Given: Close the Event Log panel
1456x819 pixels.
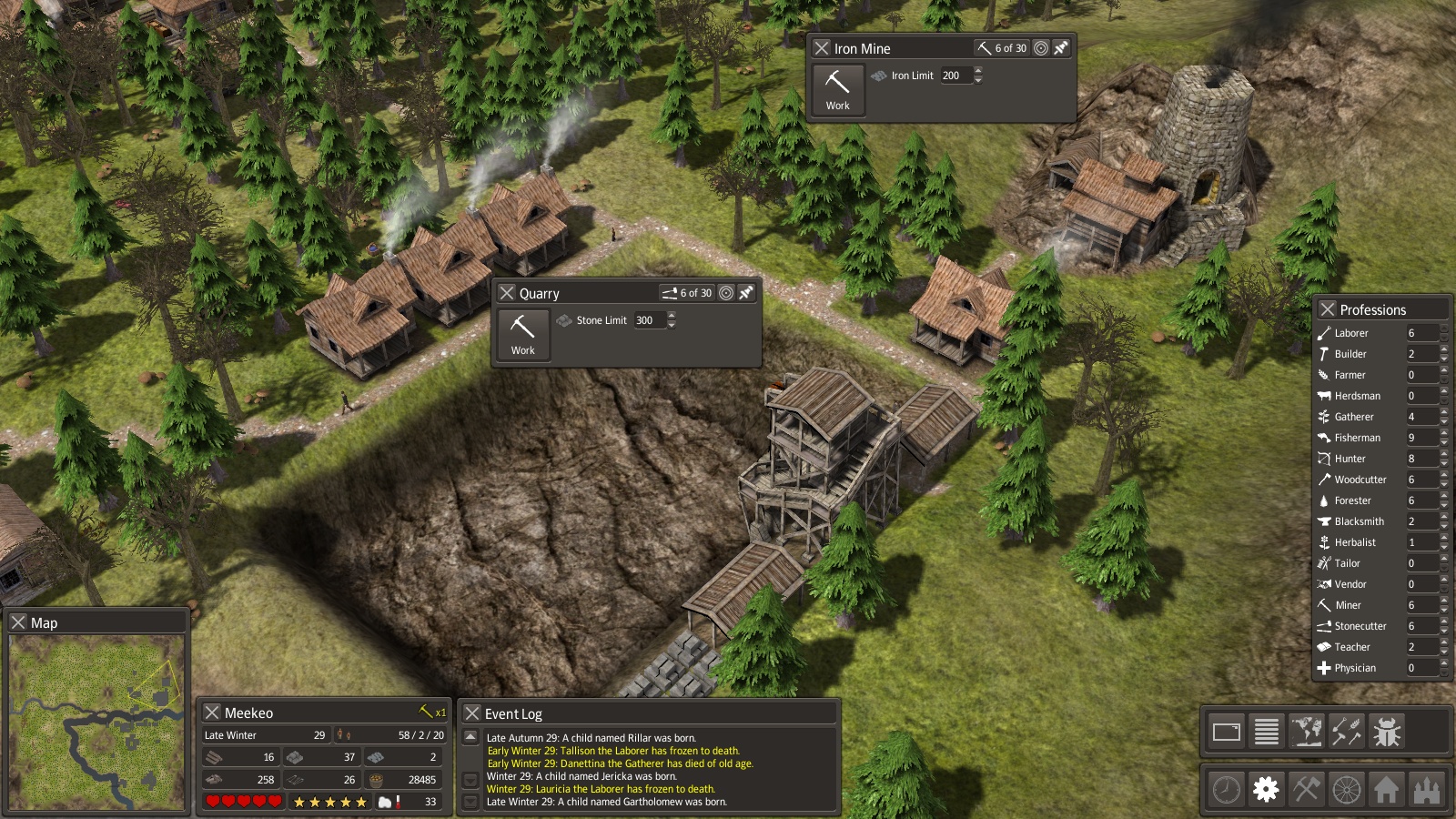Looking at the screenshot, I should [472, 713].
